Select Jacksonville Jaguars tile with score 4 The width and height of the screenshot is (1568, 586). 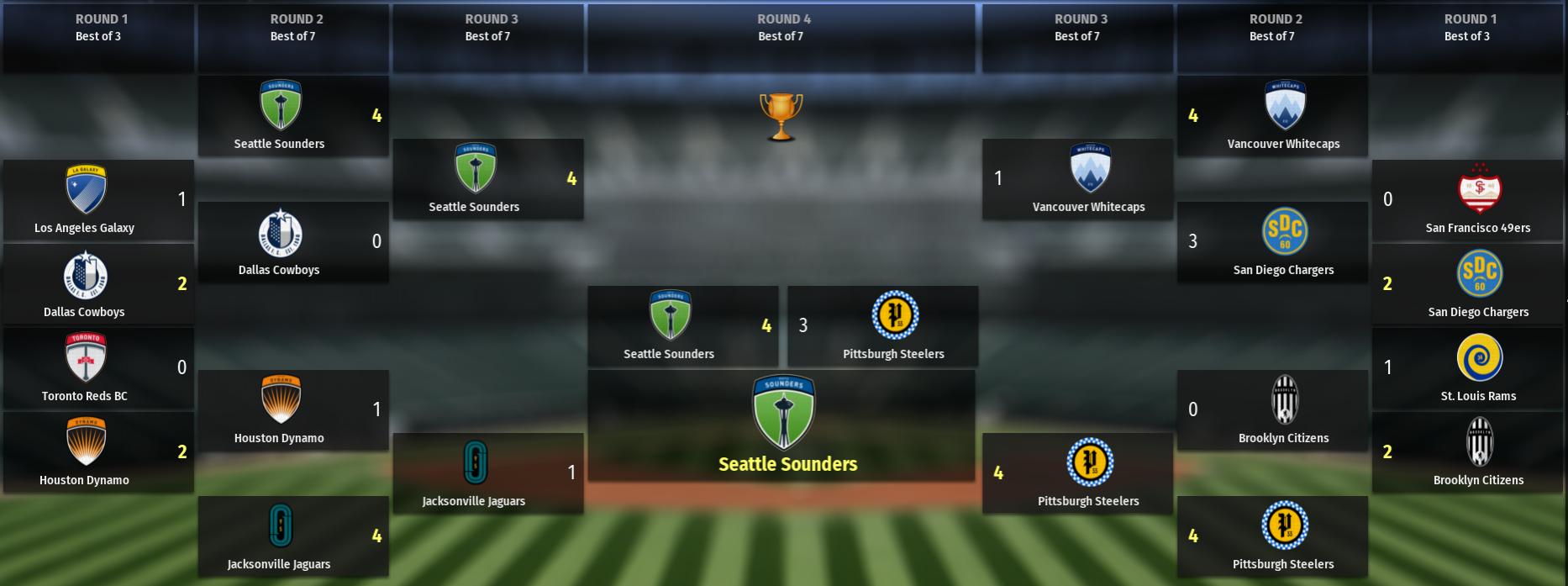[293, 536]
